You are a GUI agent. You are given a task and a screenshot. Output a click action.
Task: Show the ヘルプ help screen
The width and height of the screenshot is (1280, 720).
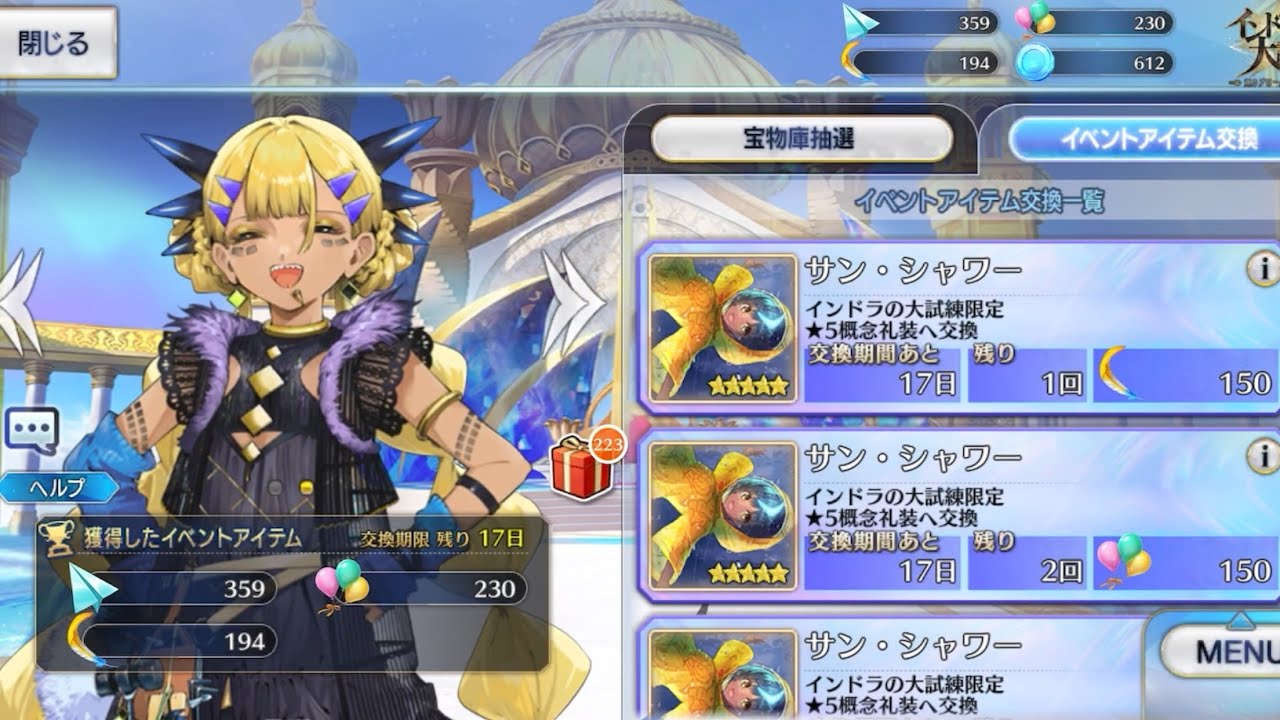click(x=60, y=488)
